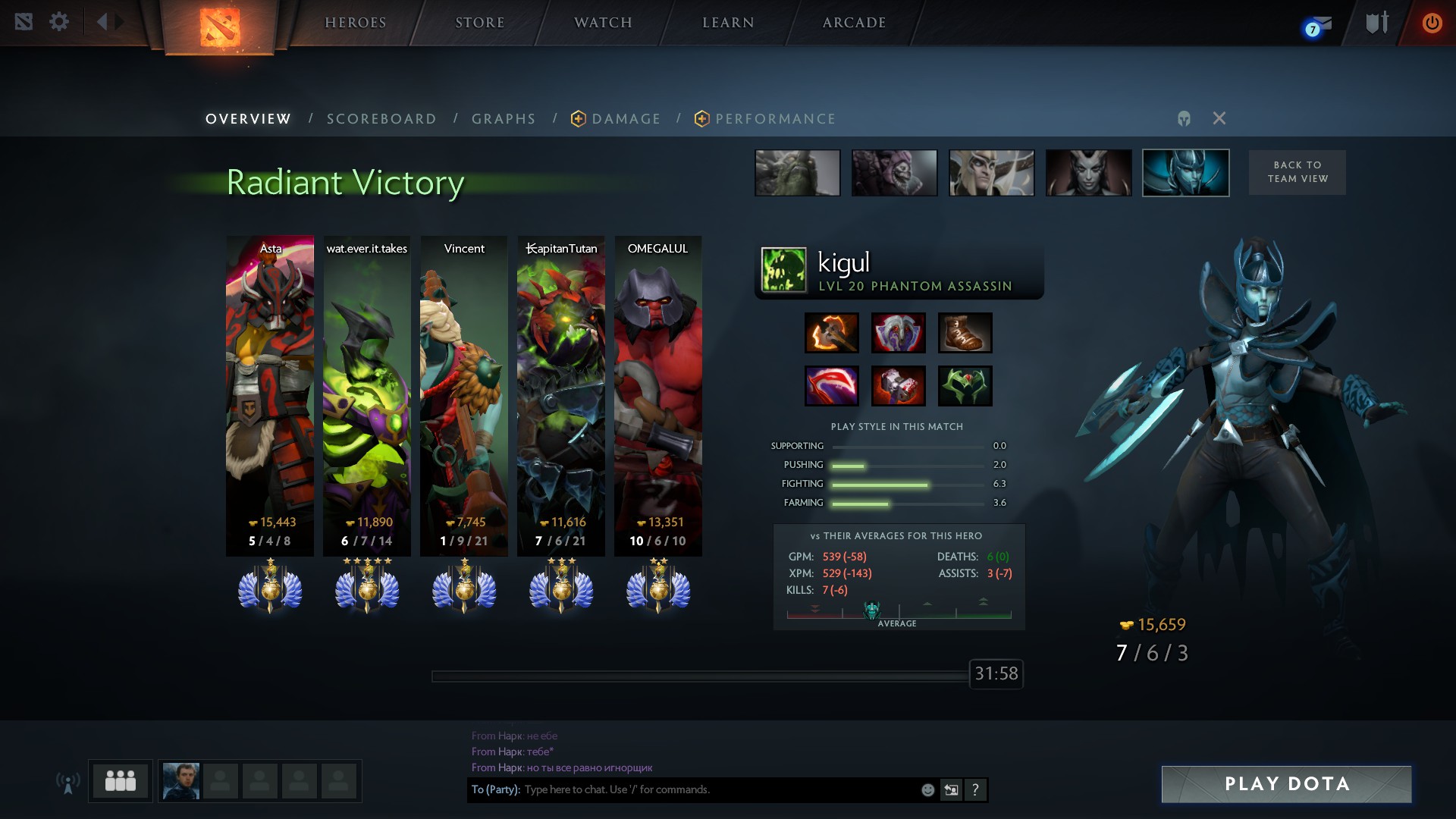This screenshot has height=819, width=1456.
Task: Open the Learn section
Action: [728, 23]
